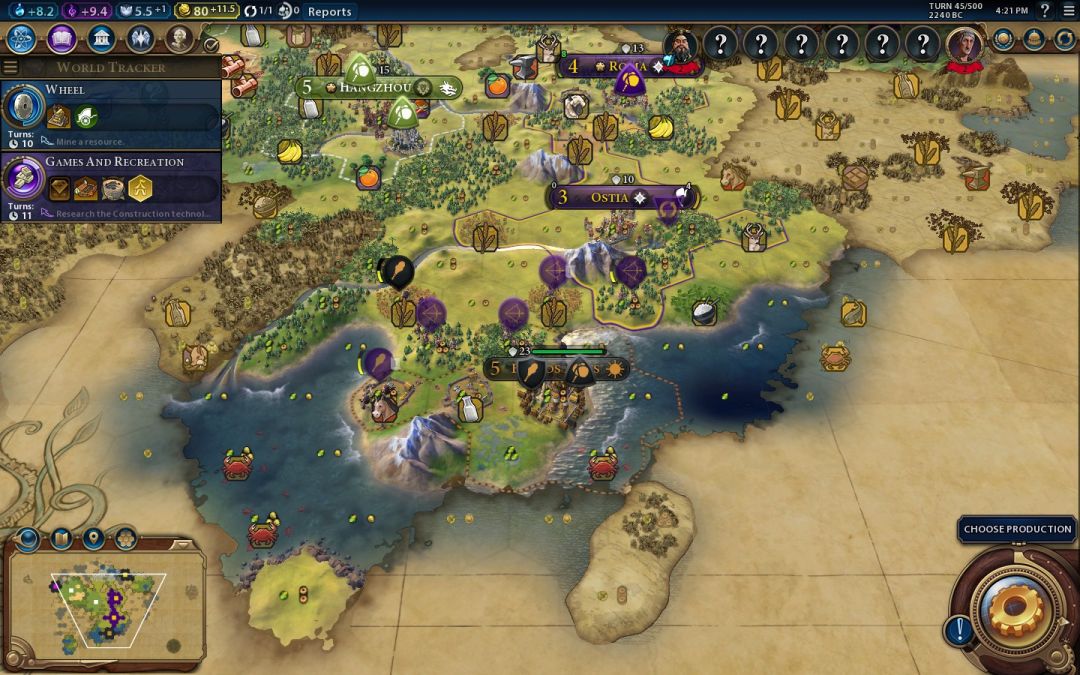Click the Choose Production notification button
Image resolution: width=1080 pixels, height=675 pixels.
coord(1017,529)
